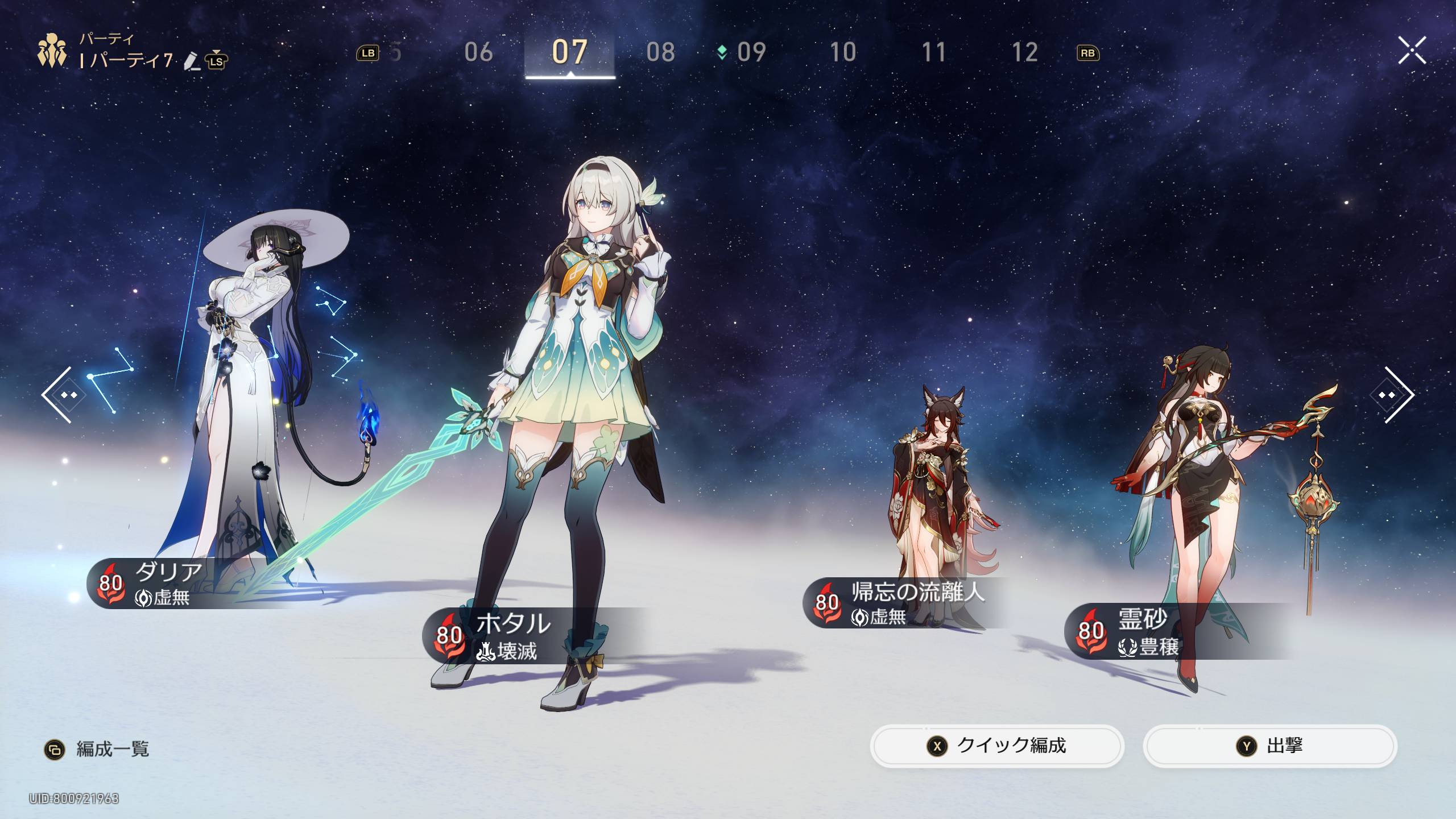Choose party tab 11
This screenshot has height=819, width=1456.
click(x=933, y=52)
